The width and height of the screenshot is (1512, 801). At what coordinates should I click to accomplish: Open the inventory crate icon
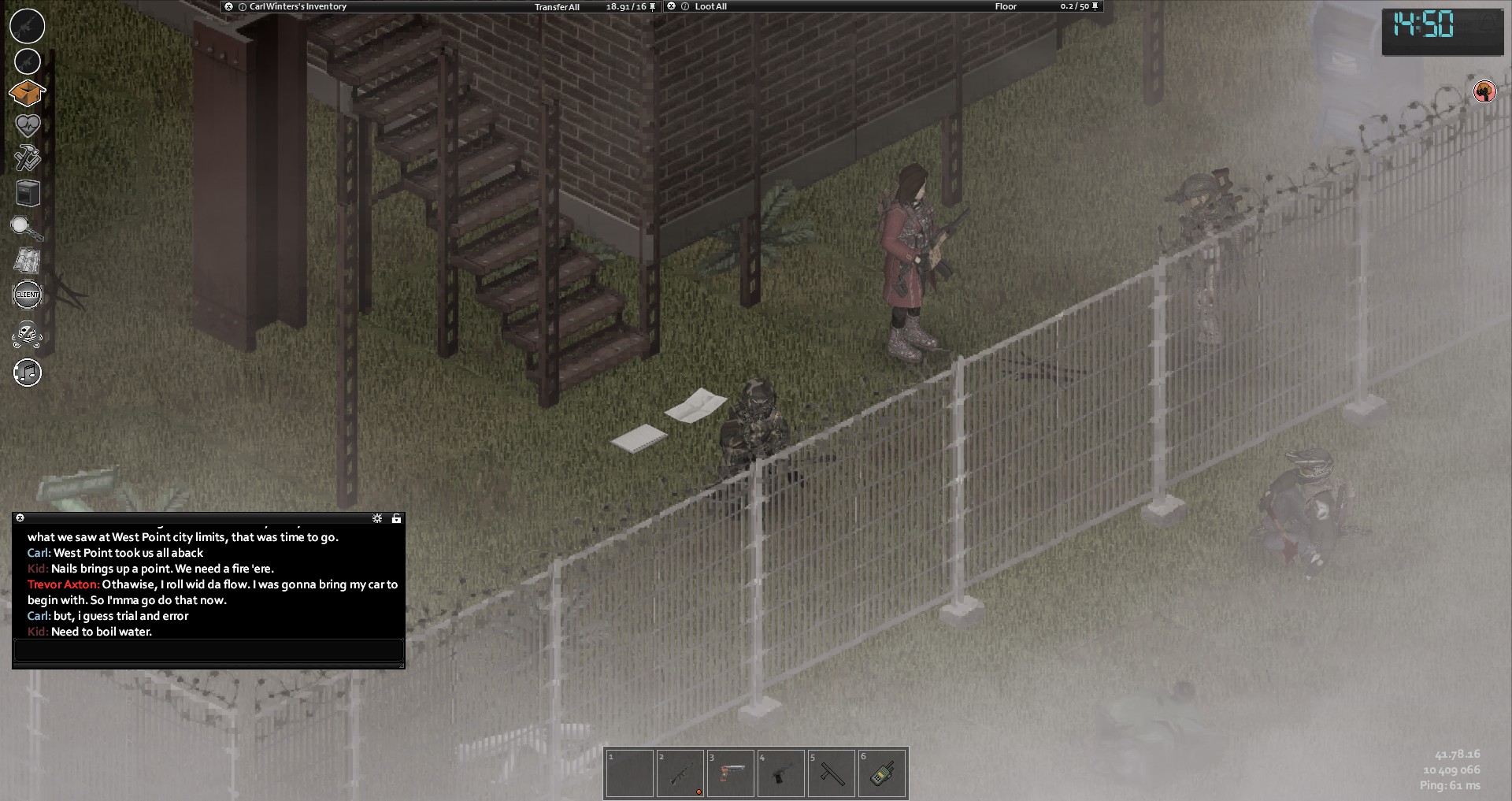[27, 93]
